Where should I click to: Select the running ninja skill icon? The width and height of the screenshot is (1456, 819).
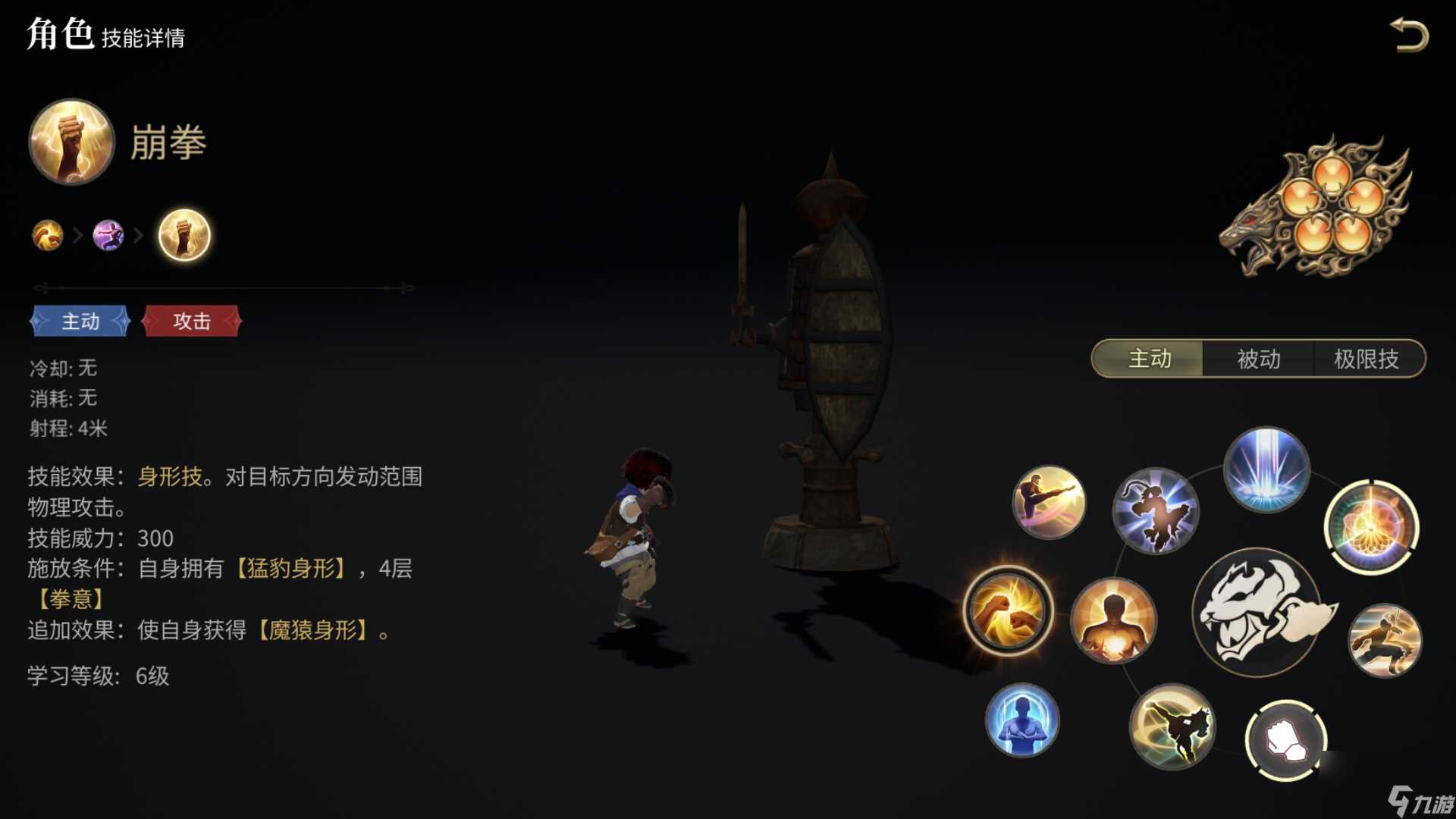(x=1388, y=641)
